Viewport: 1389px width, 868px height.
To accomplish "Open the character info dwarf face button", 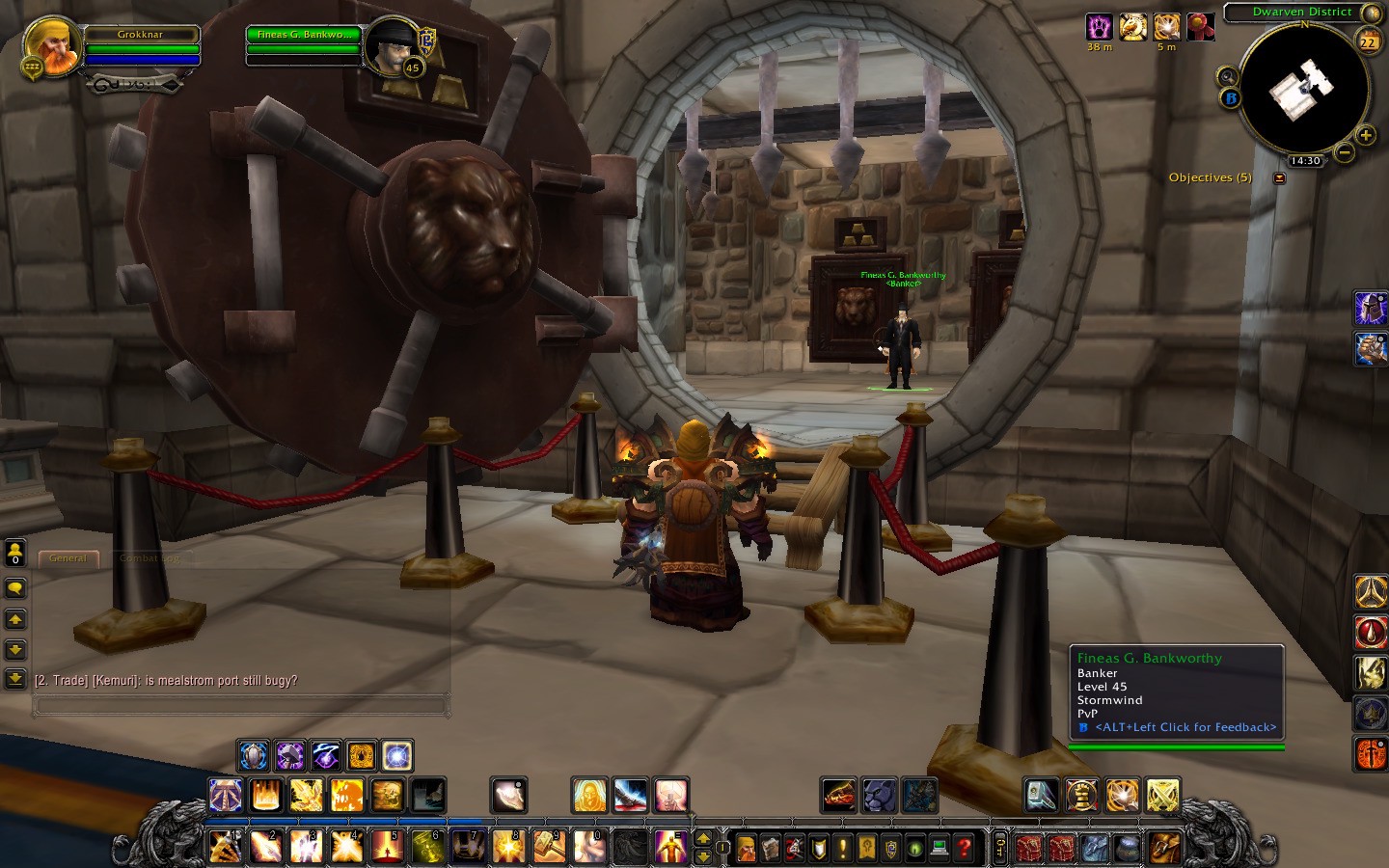I will click(747, 849).
